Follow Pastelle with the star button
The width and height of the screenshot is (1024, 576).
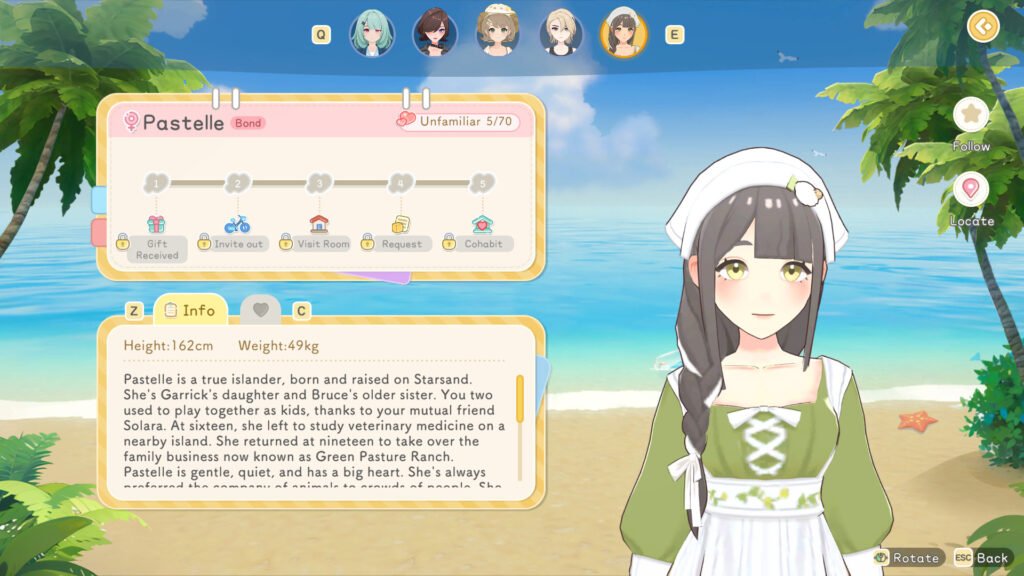(970, 115)
